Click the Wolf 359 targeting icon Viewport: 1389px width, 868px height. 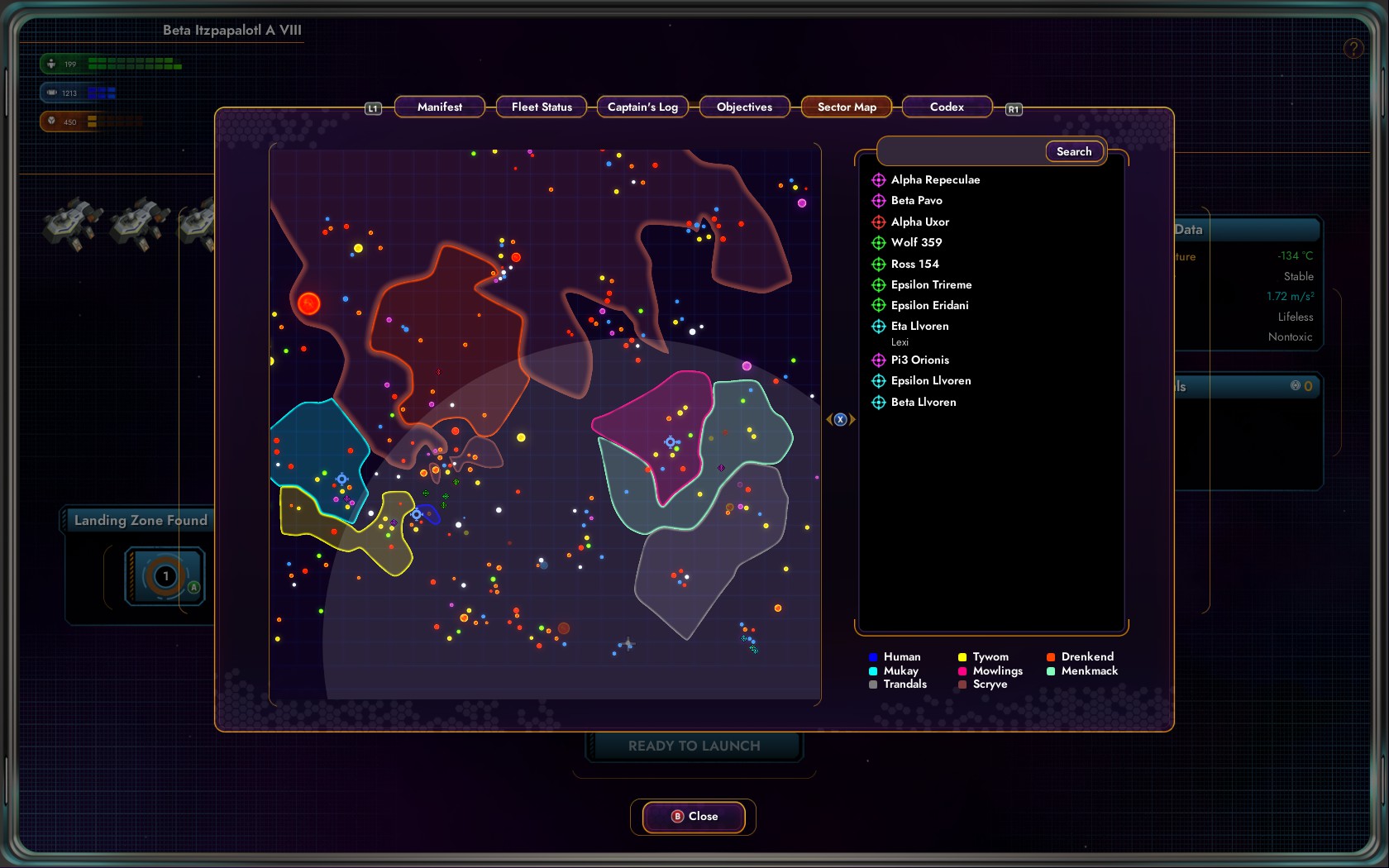tap(878, 242)
